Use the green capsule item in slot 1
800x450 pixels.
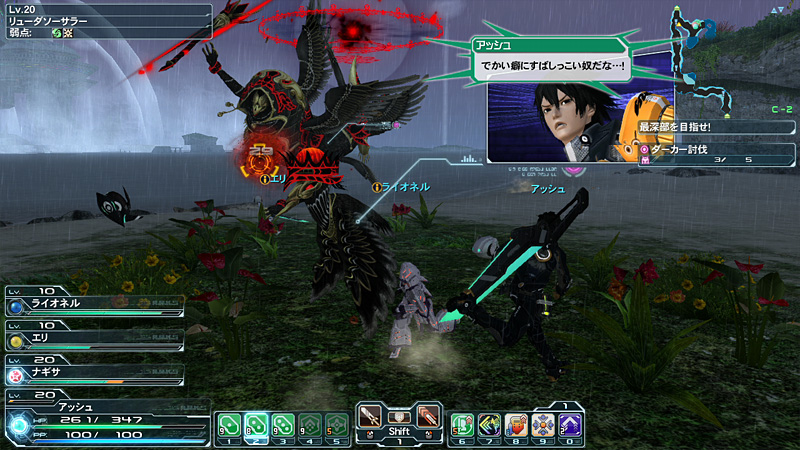click(x=227, y=424)
